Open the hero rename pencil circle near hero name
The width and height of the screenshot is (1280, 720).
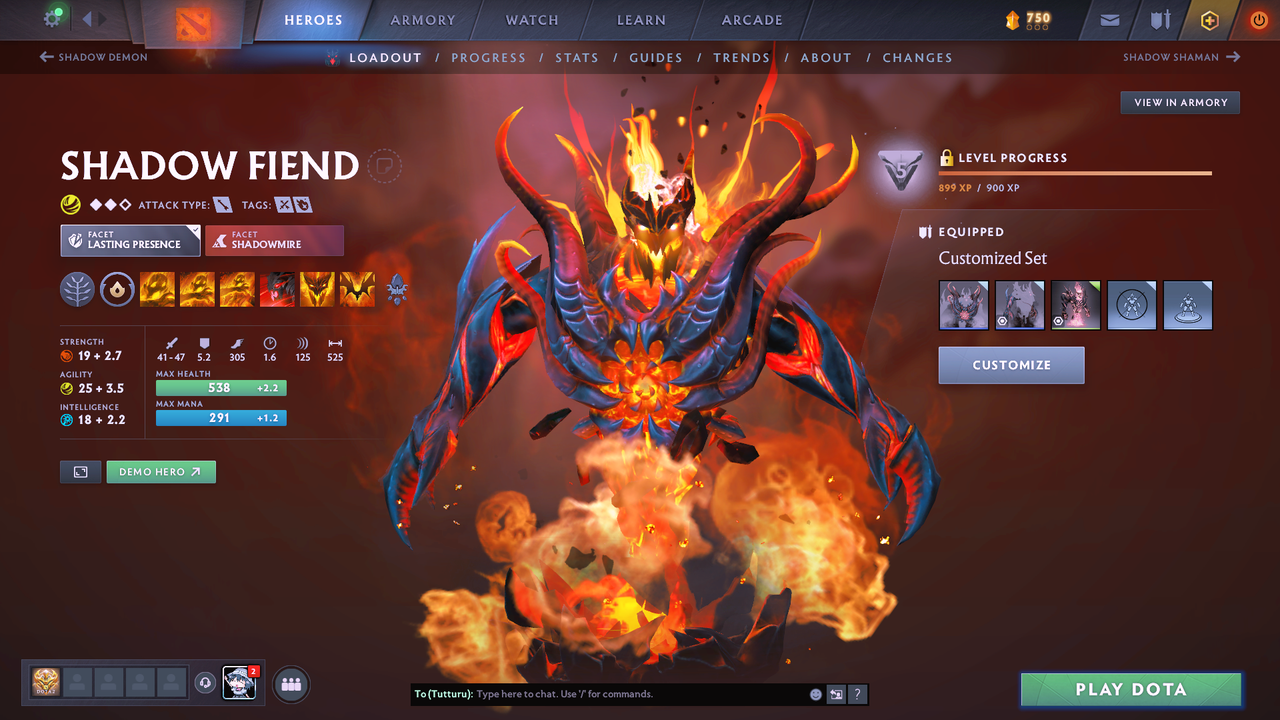385,166
